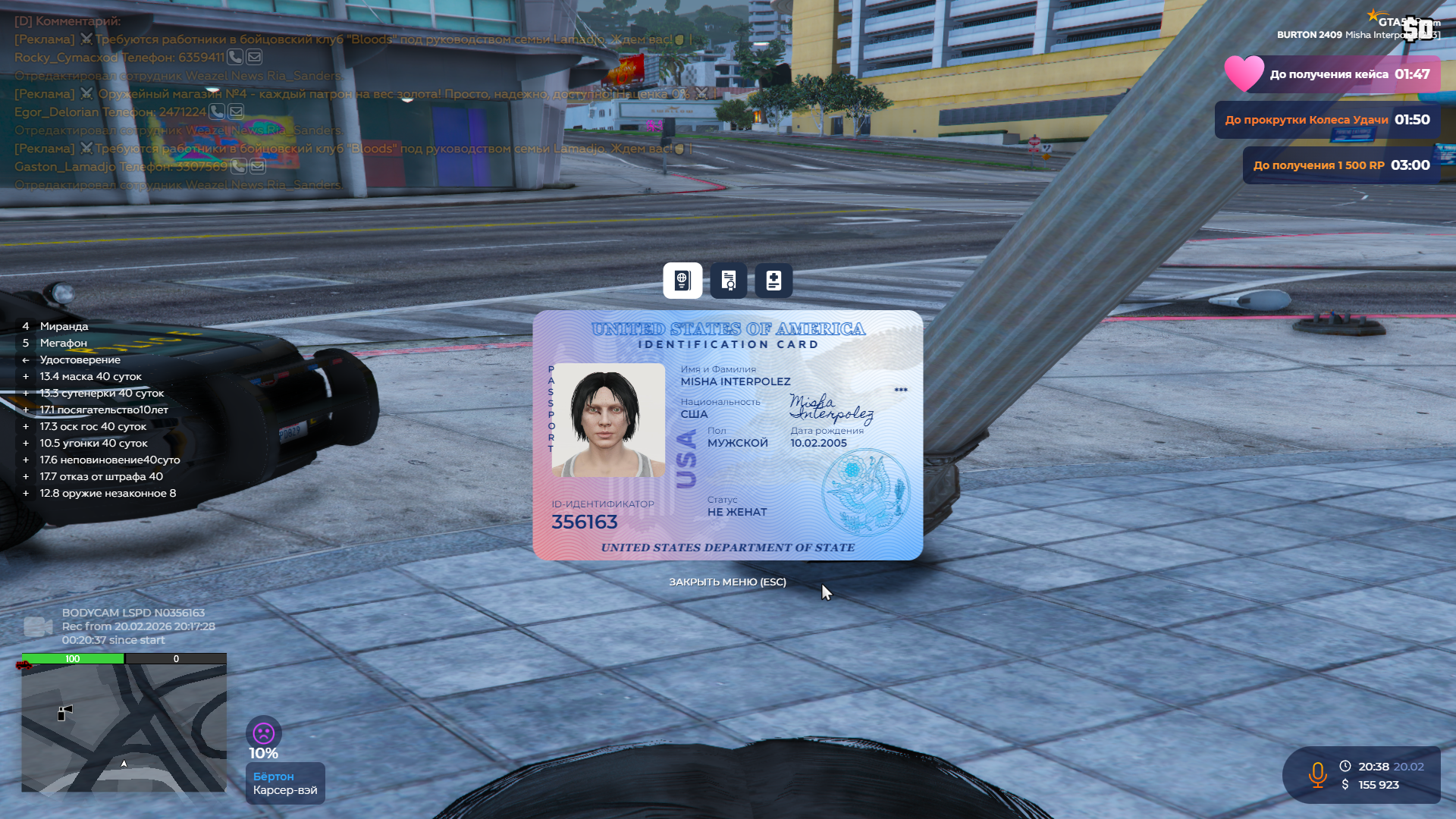Image resolution: width=1456 pixels, height=819 pixels.
Task: Message Gaston_Lamadjo using the envelope icon
Action: 258,166
